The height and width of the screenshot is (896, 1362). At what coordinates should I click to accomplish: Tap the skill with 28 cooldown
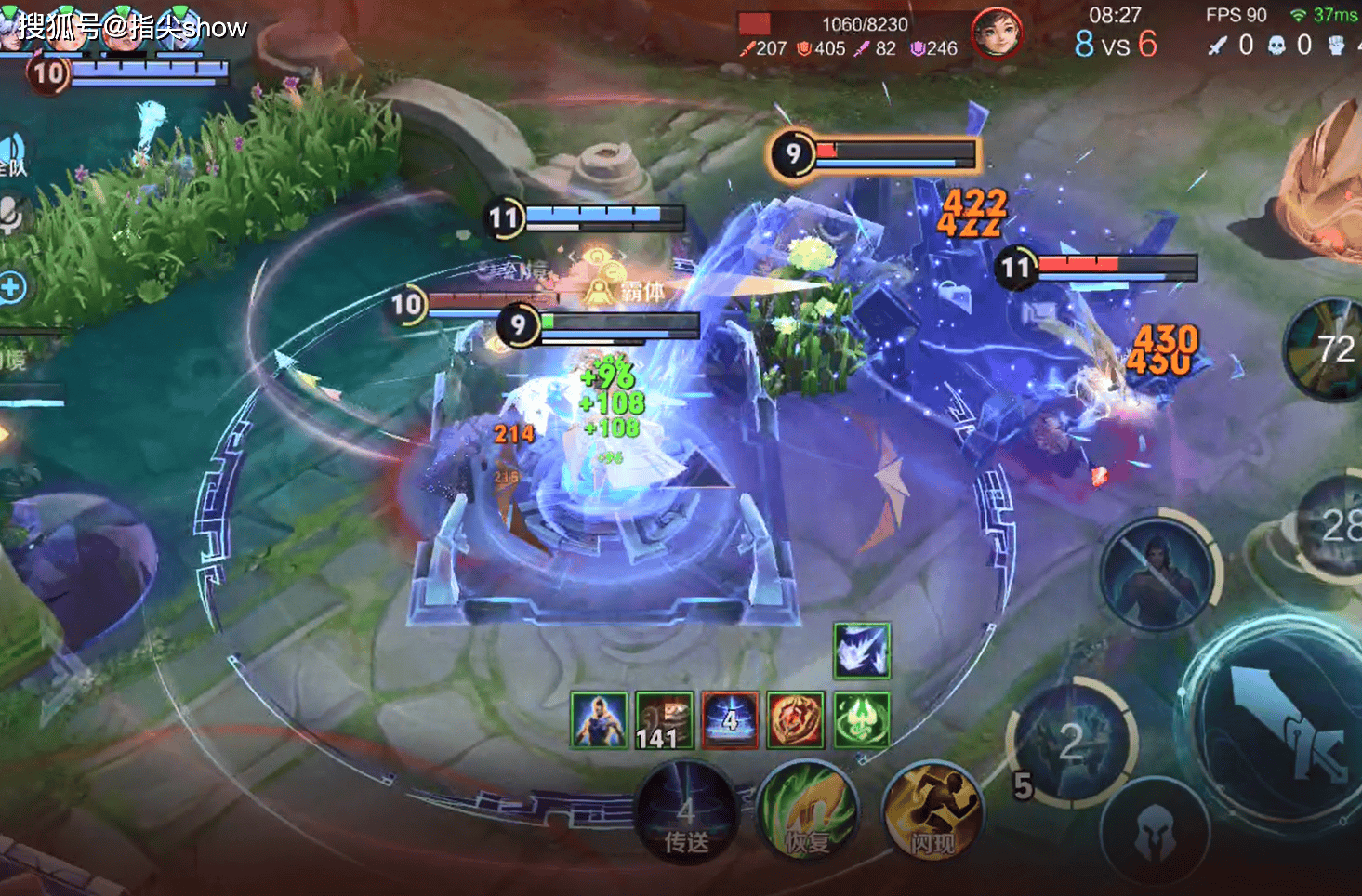point(1336,526)
